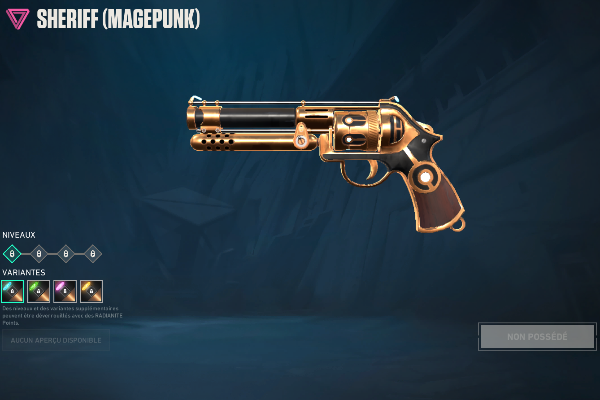Select the highlighted first level diamond

click(x=12, y=253)
